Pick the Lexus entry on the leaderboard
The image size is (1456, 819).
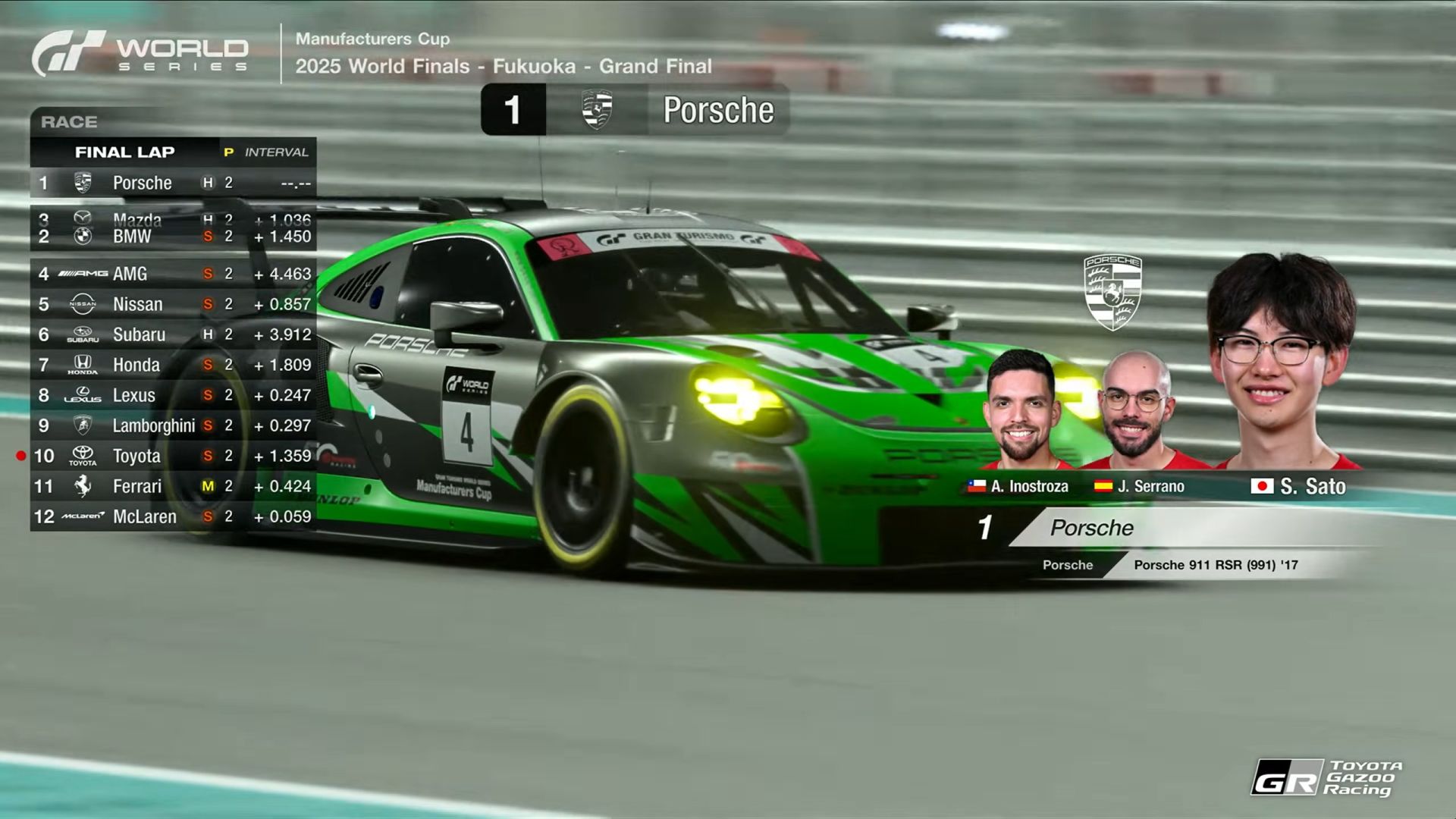pos(173,395)
